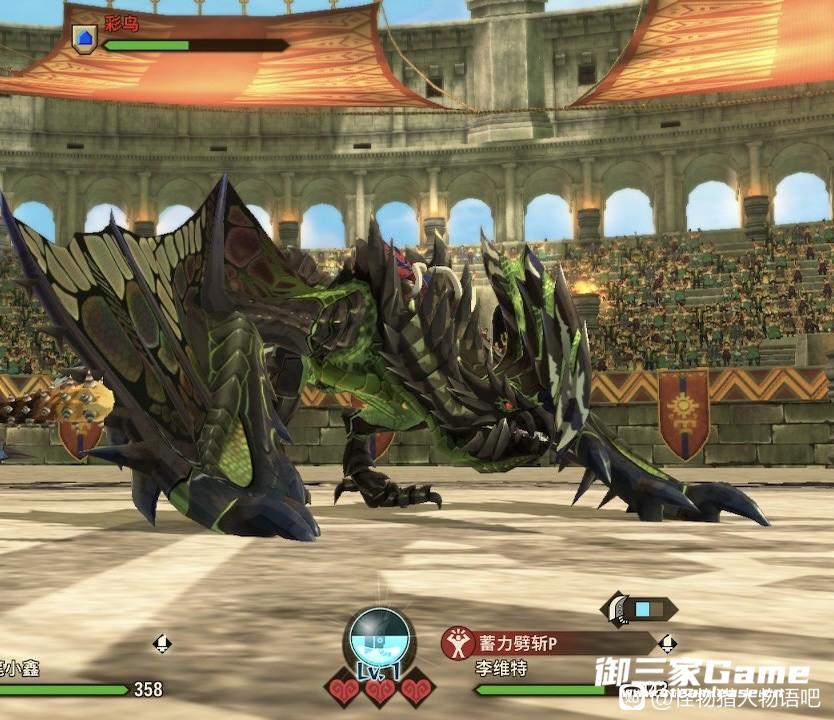Select the weapon gauge icon above 李维特
Image resolution: width=834 pixels, height=720 pixels.
[639, 608]
